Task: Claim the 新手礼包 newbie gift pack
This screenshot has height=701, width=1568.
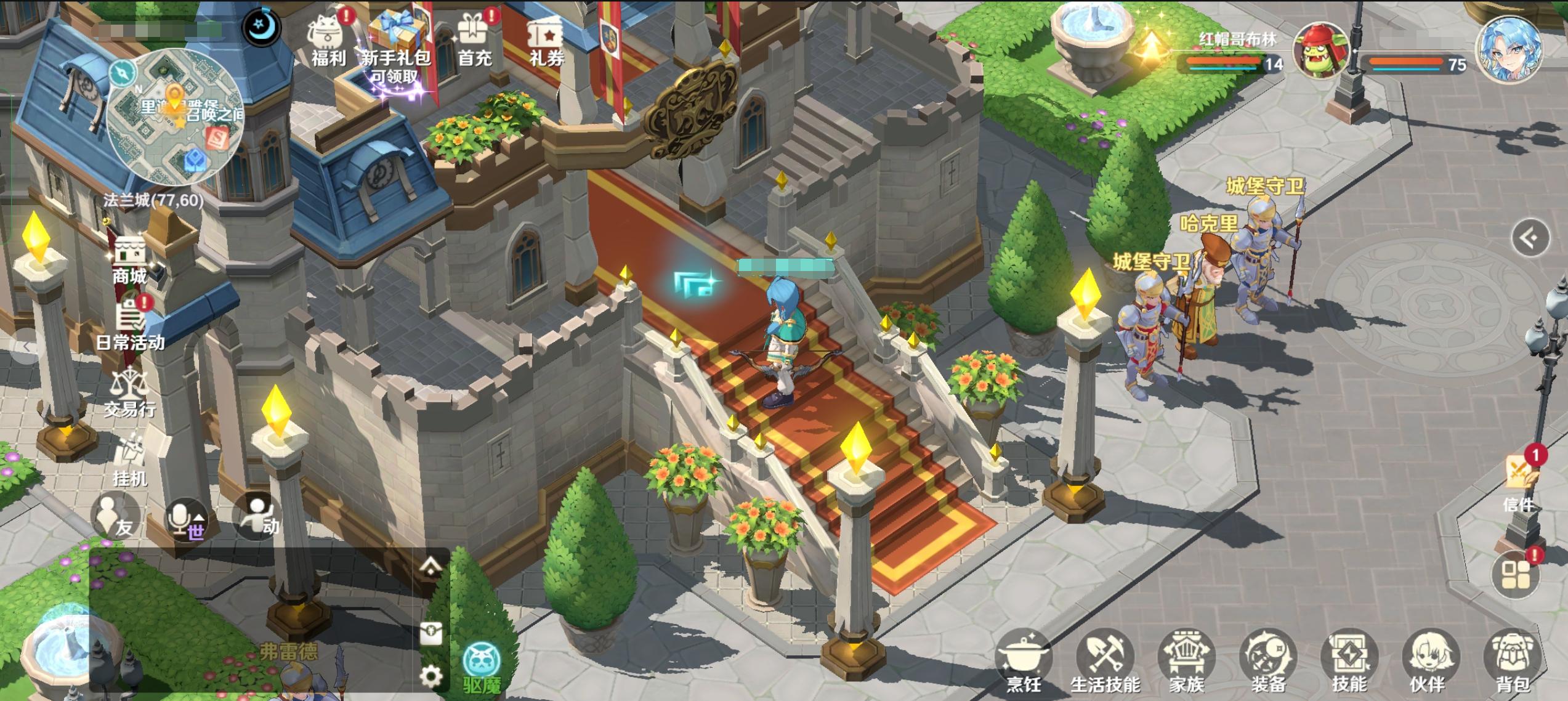Action: (x=396, y=44)
